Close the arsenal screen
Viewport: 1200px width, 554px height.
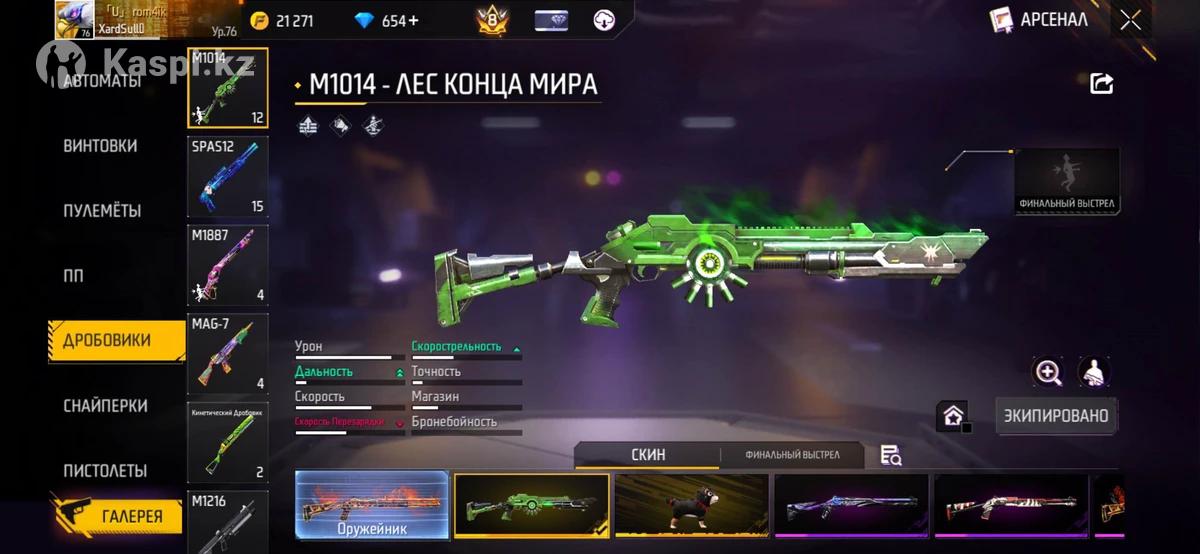1131,20
